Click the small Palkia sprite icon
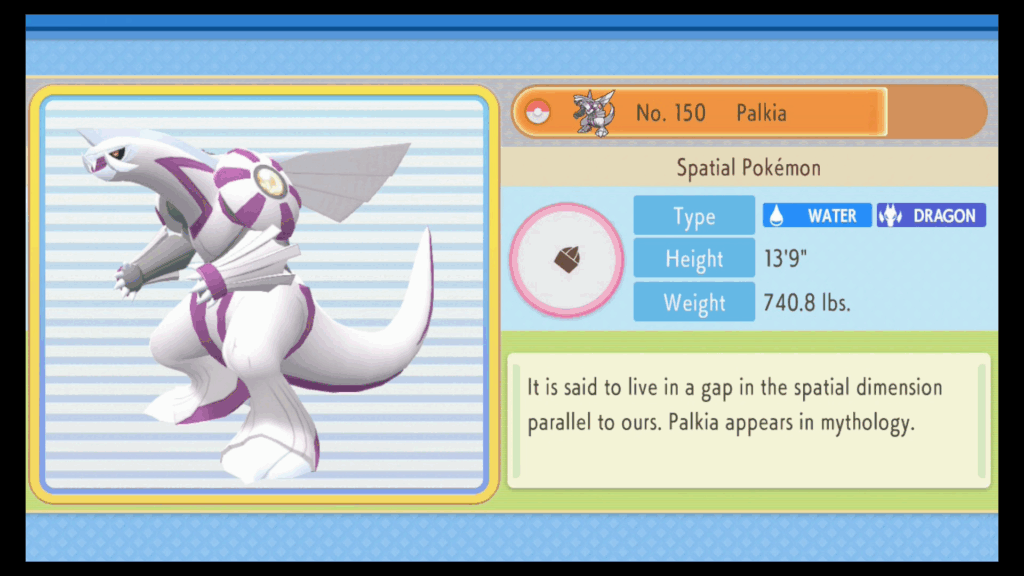This screenshot has height=576, width=1024. click(x=591, y=113)
